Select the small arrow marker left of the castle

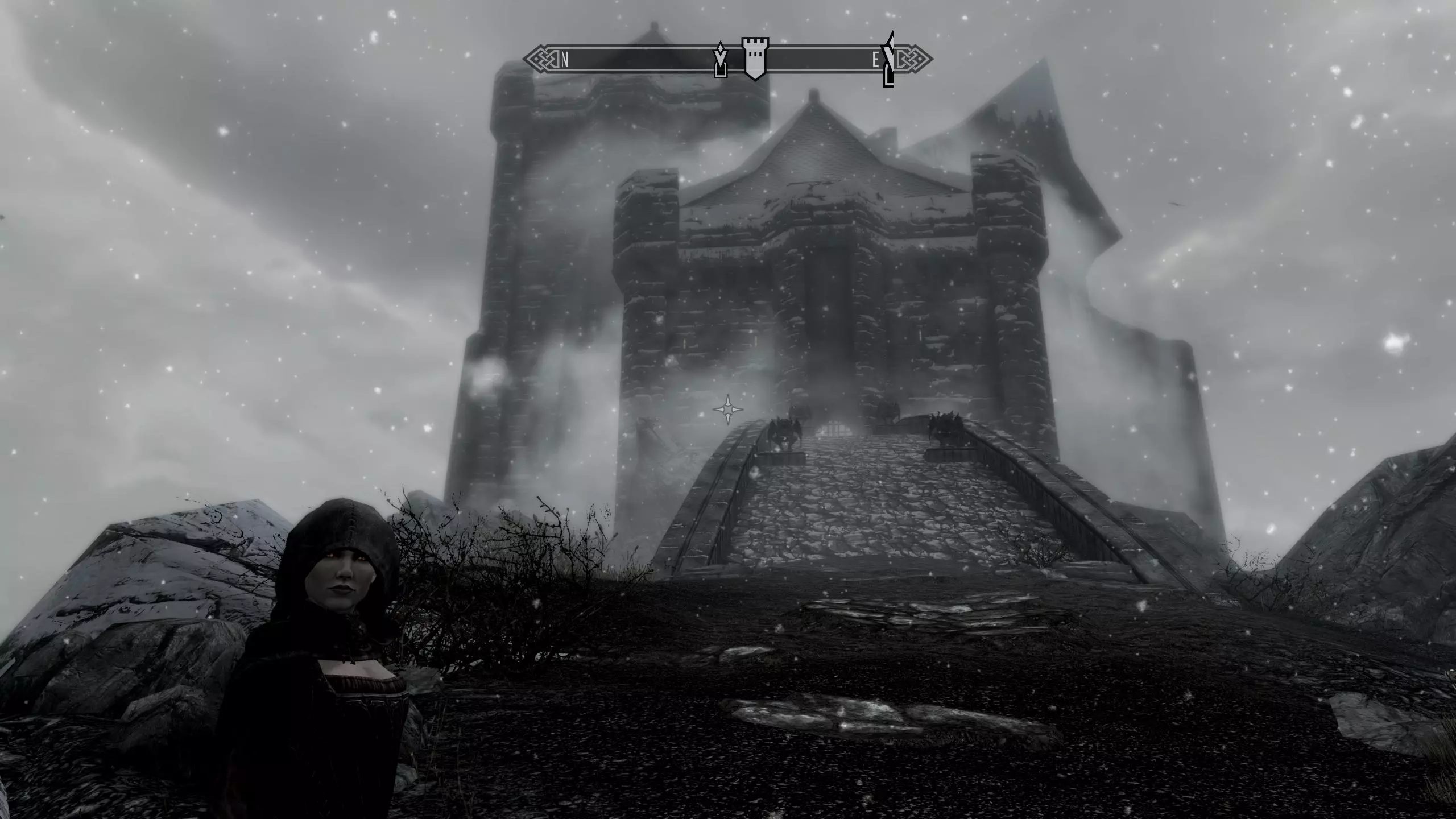[x=721, y=59]
